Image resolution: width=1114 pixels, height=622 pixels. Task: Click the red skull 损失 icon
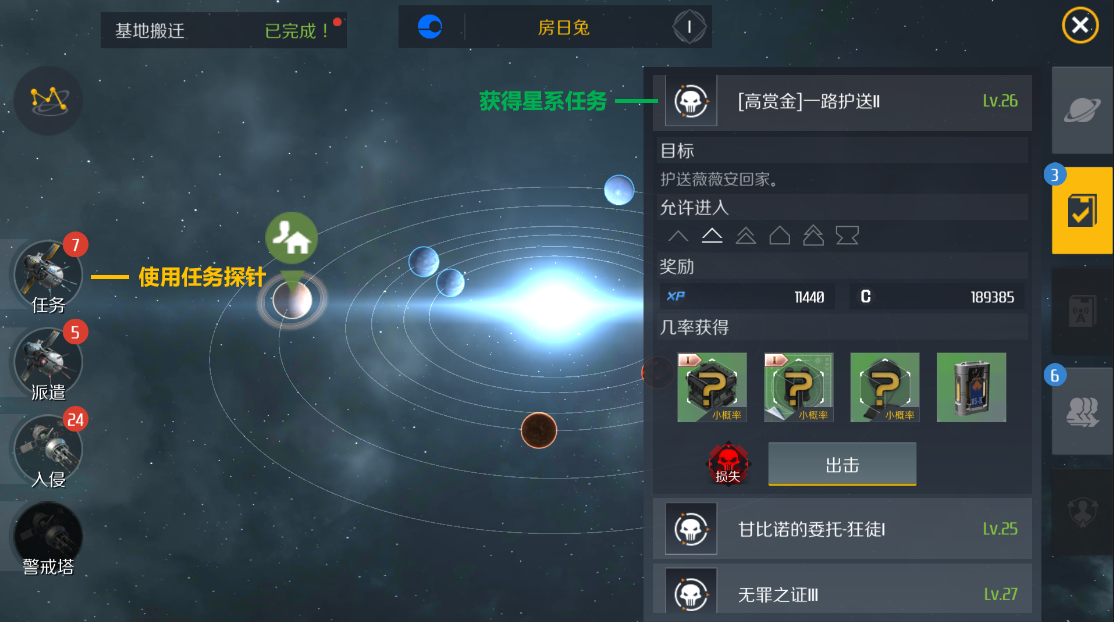[x=727, y=465]
